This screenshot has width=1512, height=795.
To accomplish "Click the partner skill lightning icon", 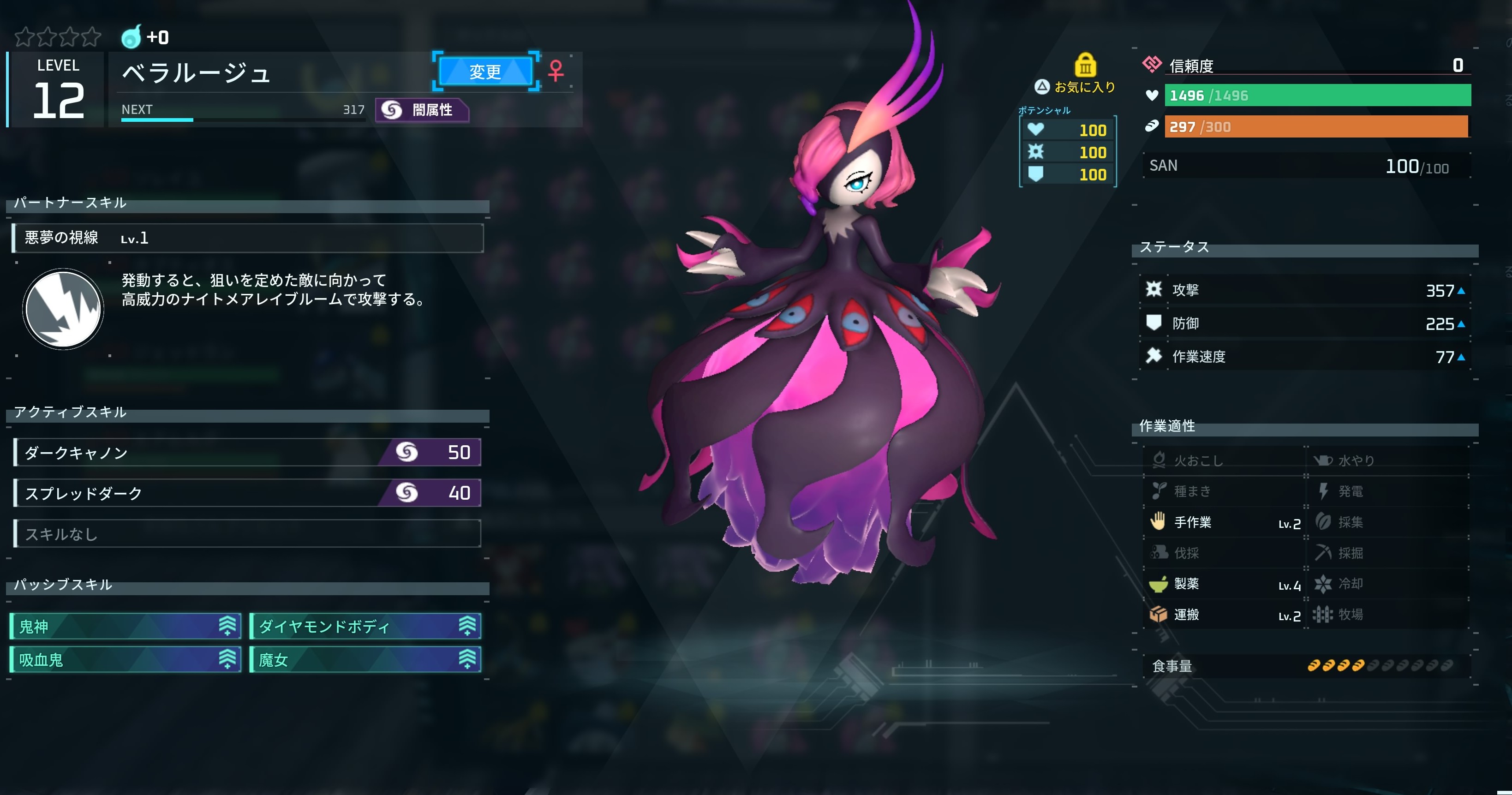I will pos(63,309).
